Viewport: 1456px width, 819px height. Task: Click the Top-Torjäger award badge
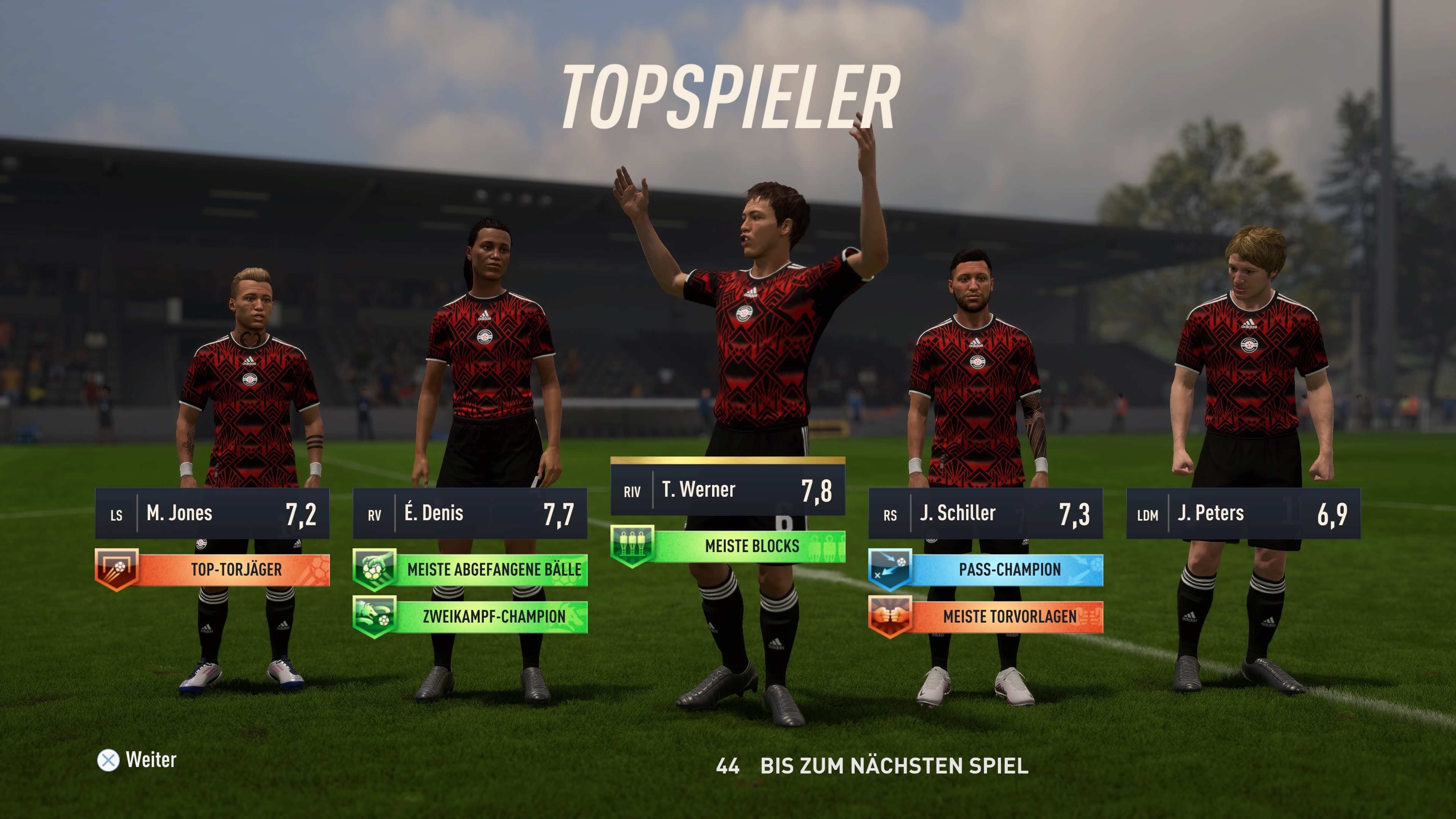coord(212,569)
